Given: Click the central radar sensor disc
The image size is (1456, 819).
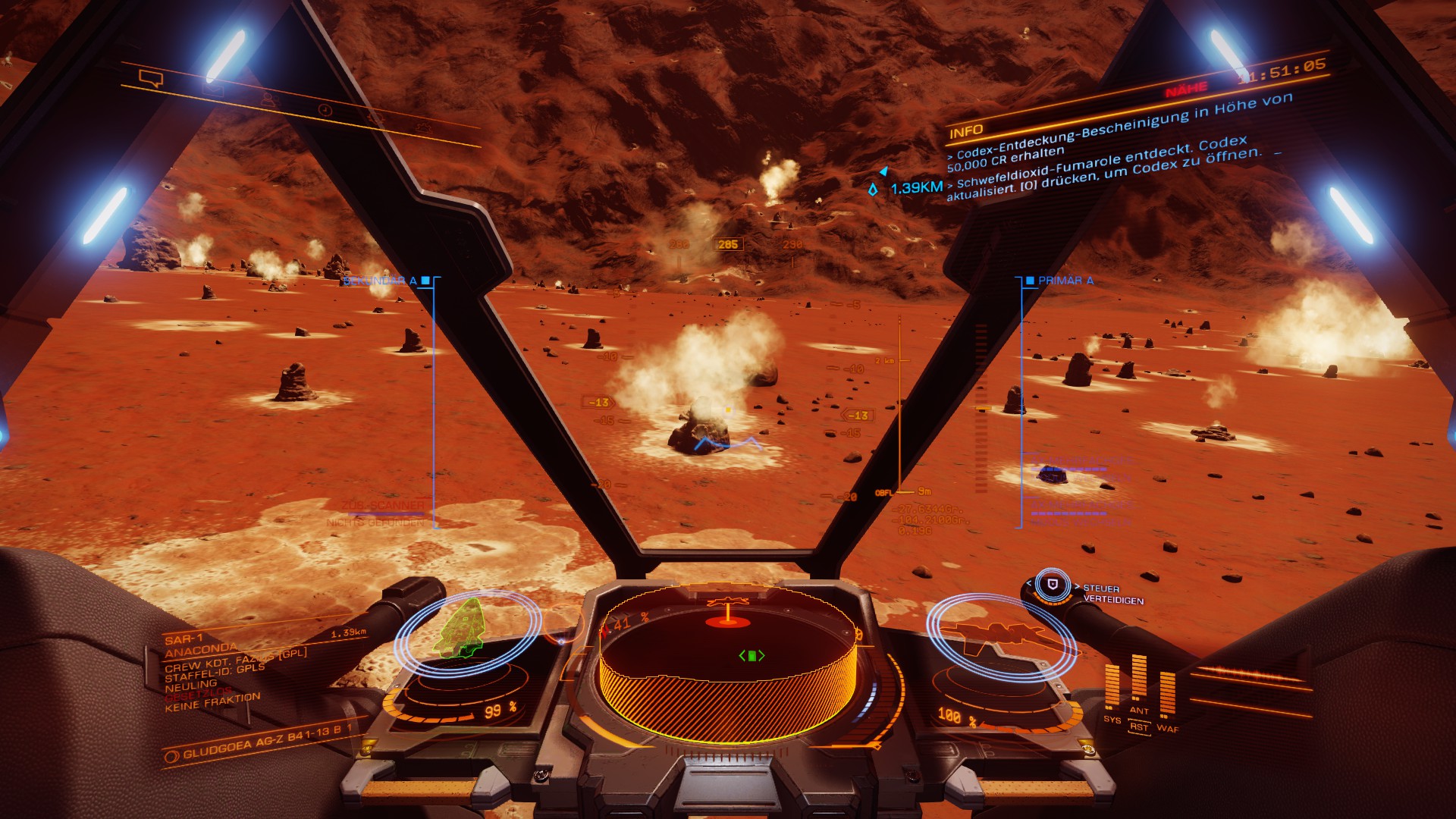Looking at the screenshot, I should [x=728, y=658].
